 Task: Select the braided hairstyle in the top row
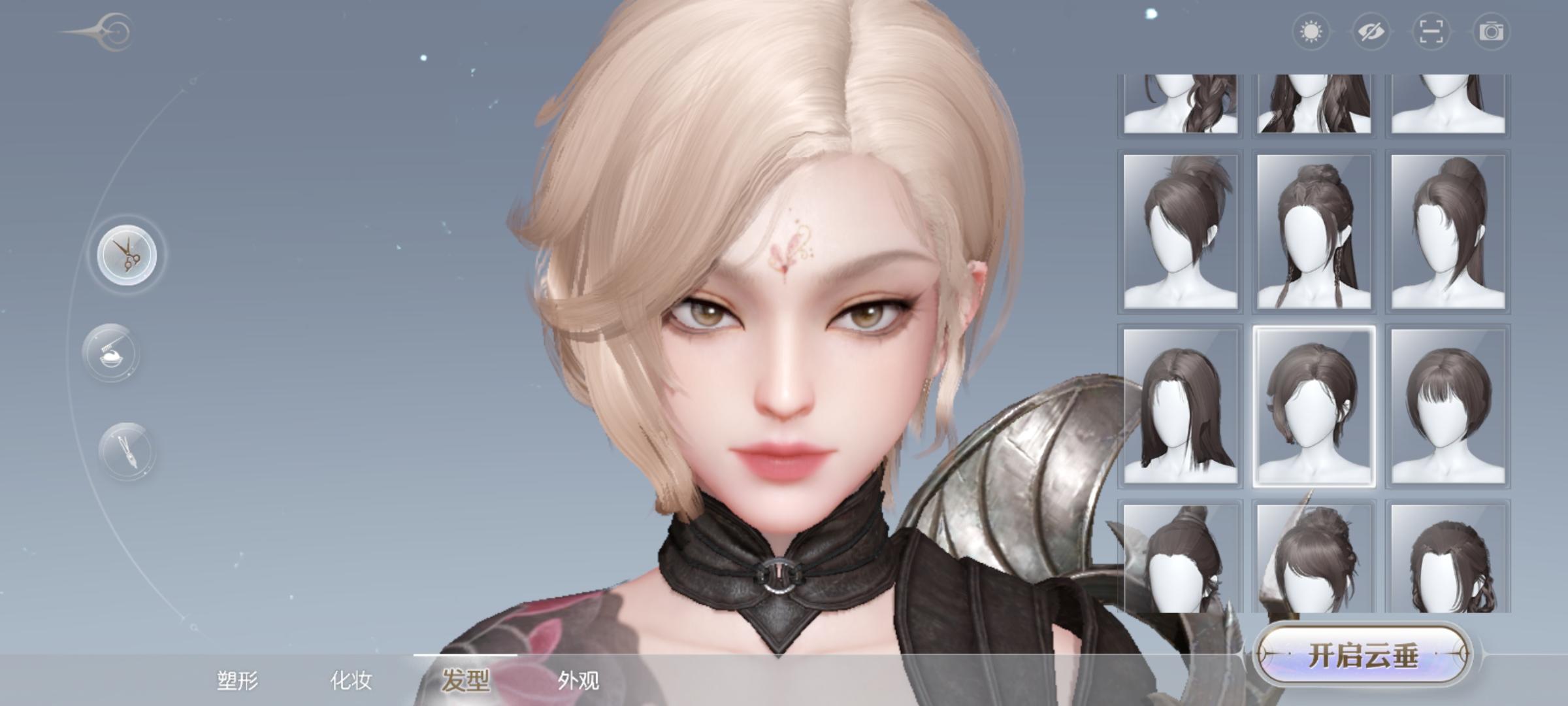pos(1179,105)
